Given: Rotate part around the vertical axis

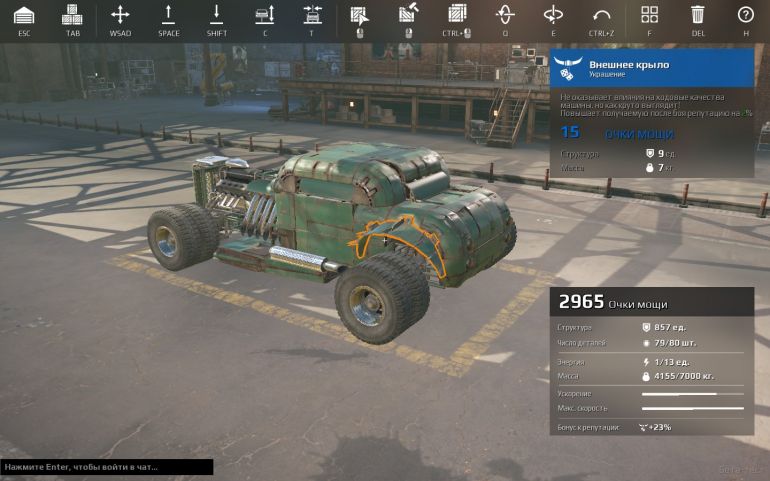Looking at the screenshot, I should 505,15.
